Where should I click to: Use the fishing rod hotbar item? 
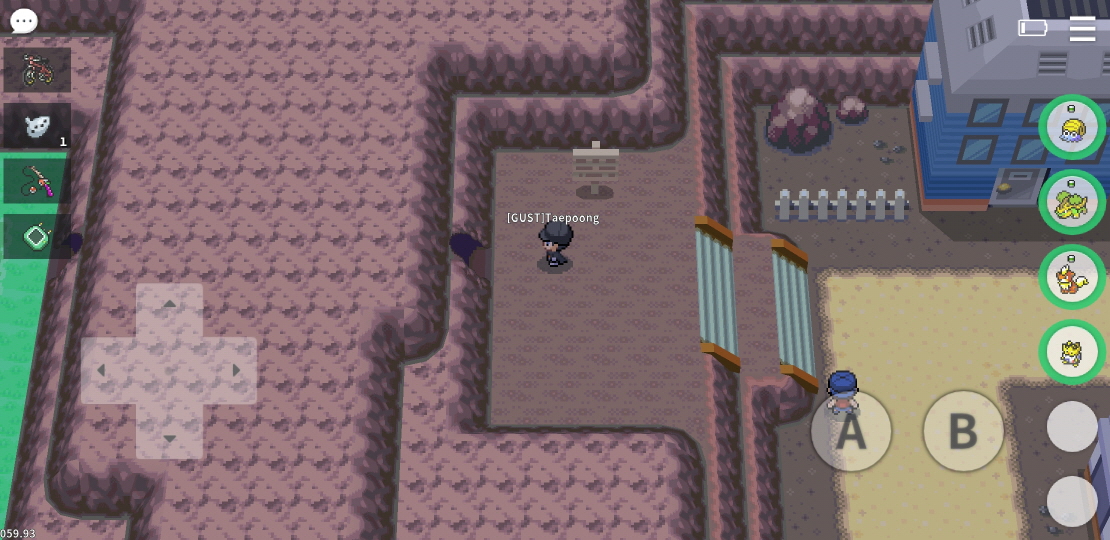tap(37, 181)
